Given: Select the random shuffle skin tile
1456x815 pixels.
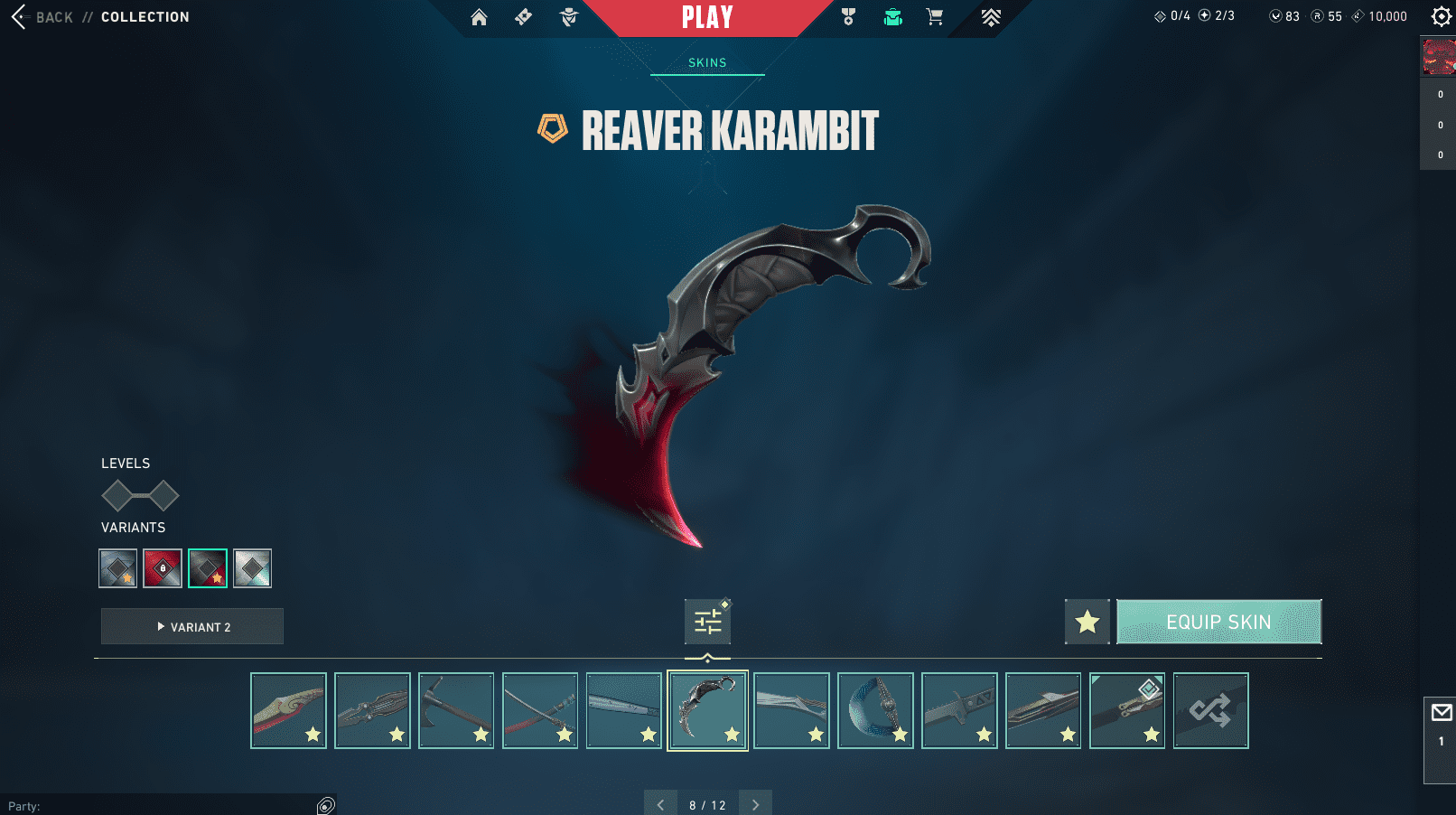Looking at the screenshot, I should pos(1210,710).
